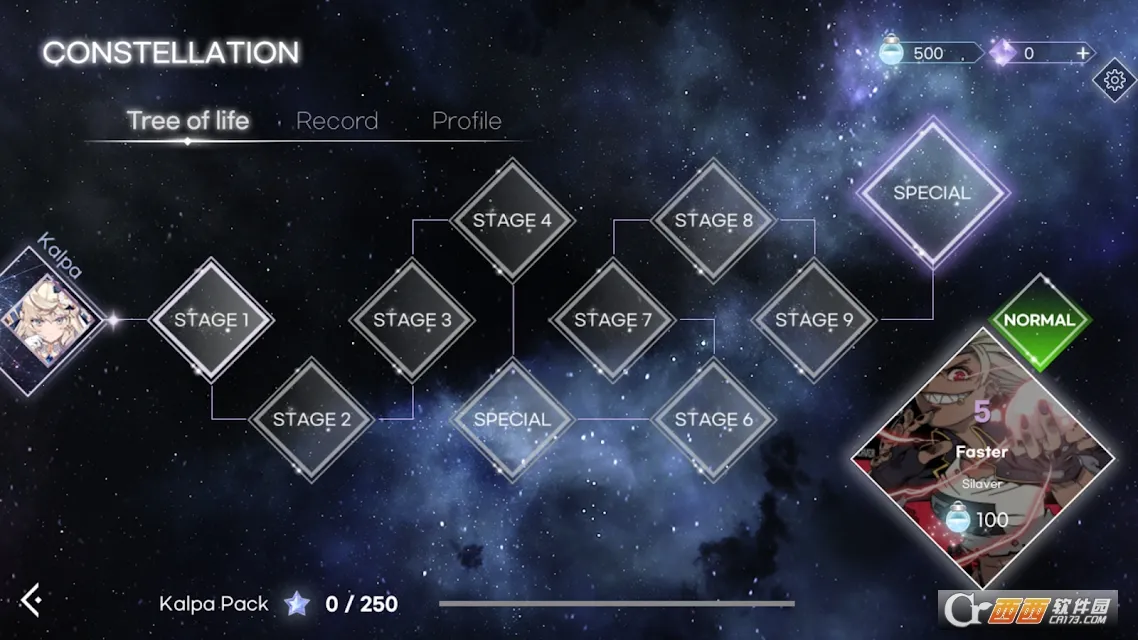Add more purple gems with plus button

coord(1082,53)
